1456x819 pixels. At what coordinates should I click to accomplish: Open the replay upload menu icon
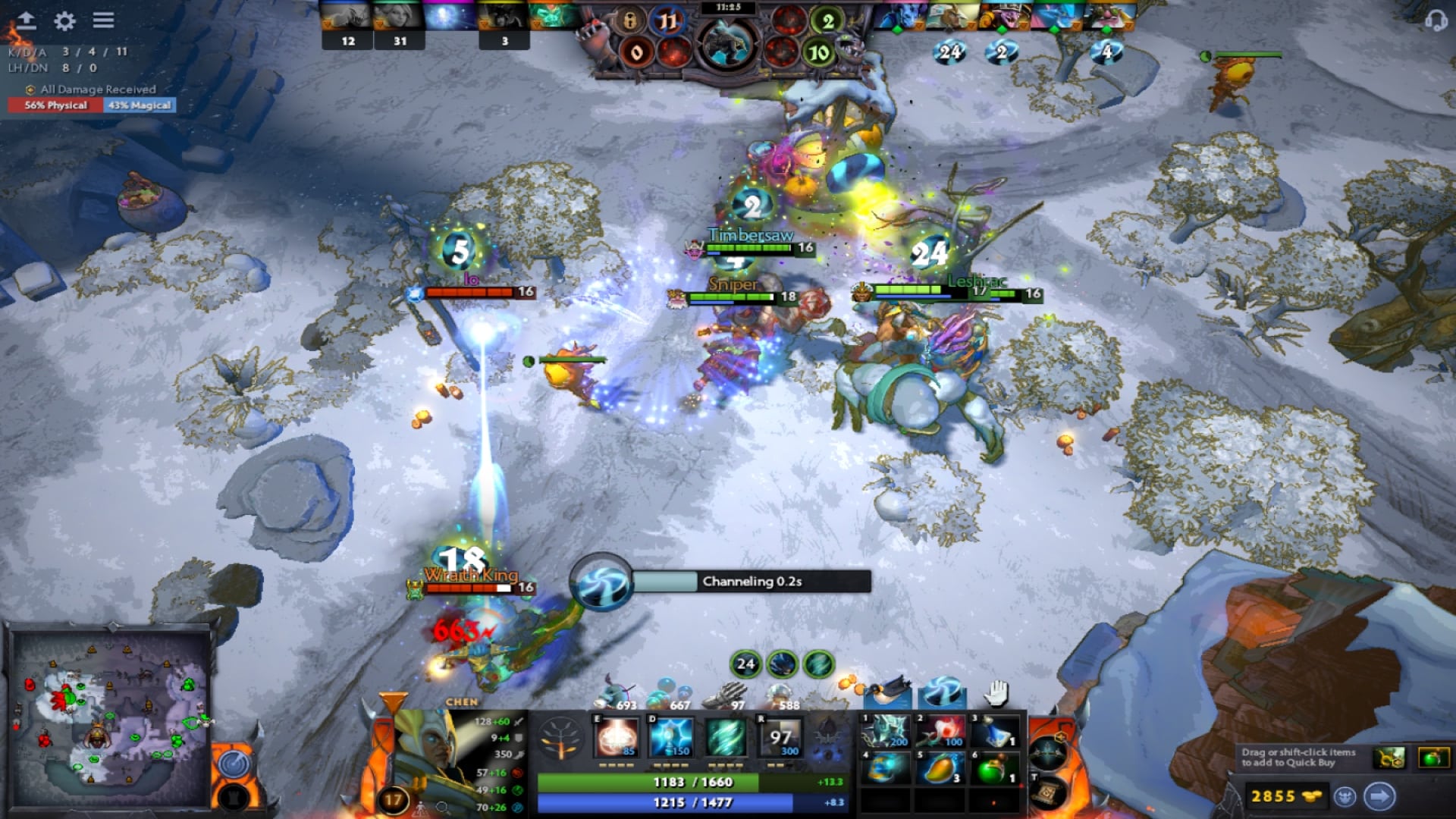[x=27, y=20]
